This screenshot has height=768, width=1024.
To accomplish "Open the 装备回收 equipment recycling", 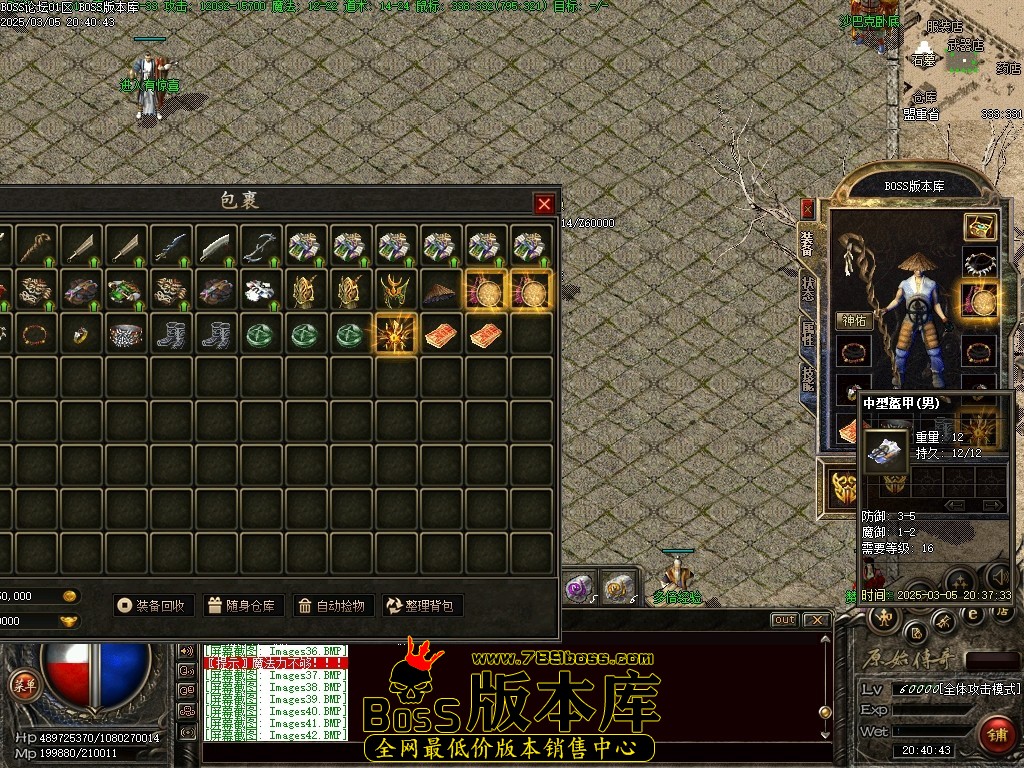I will coord(151,605).
